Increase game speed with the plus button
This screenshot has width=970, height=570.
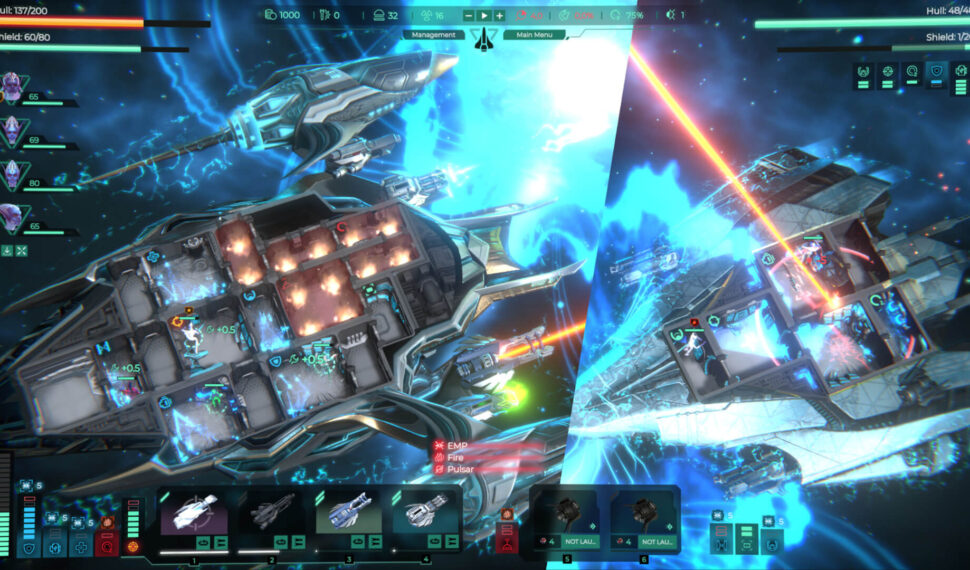click(x=499, y=16)
